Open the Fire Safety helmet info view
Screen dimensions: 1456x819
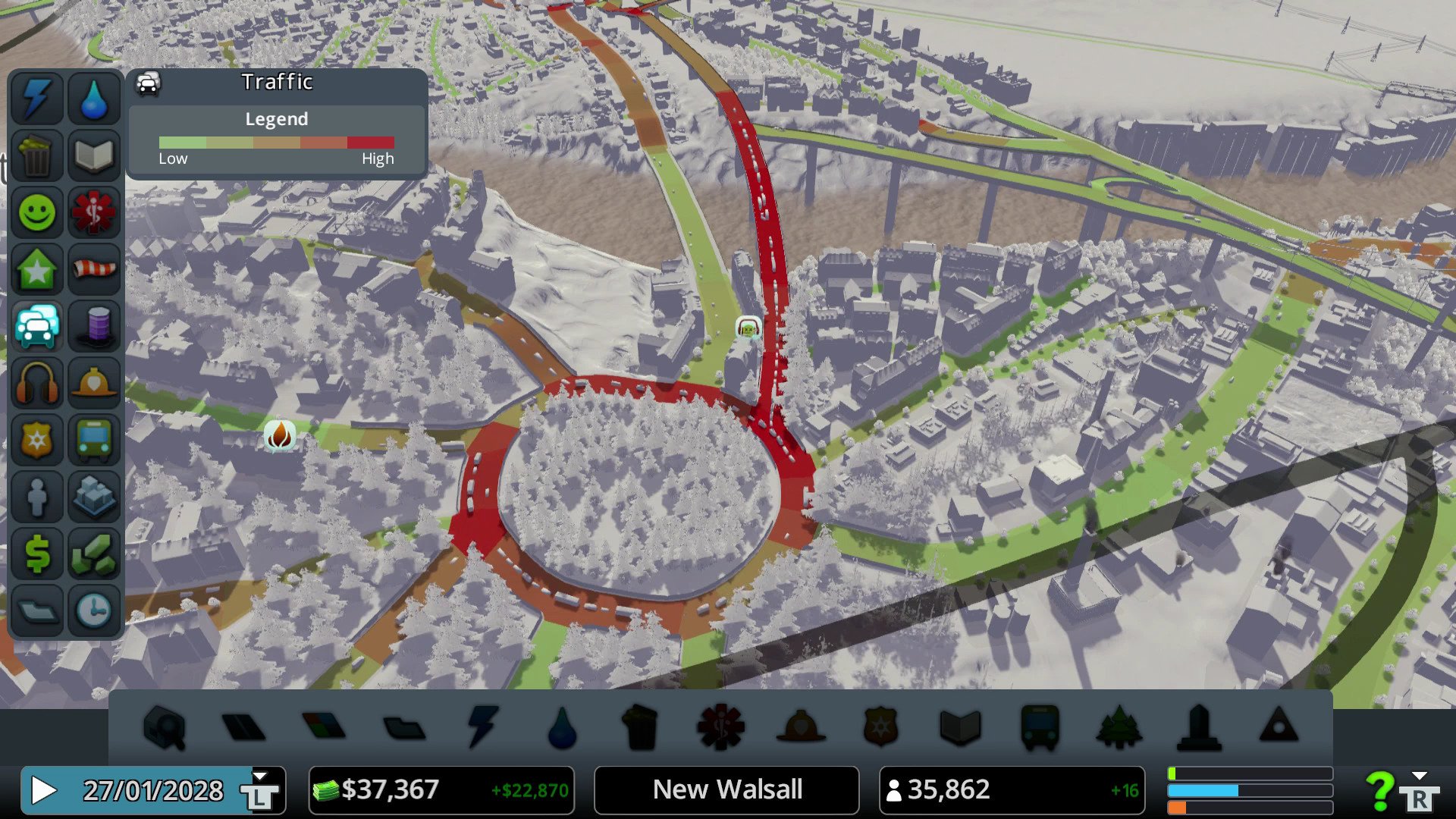click(x=94, y=383)
